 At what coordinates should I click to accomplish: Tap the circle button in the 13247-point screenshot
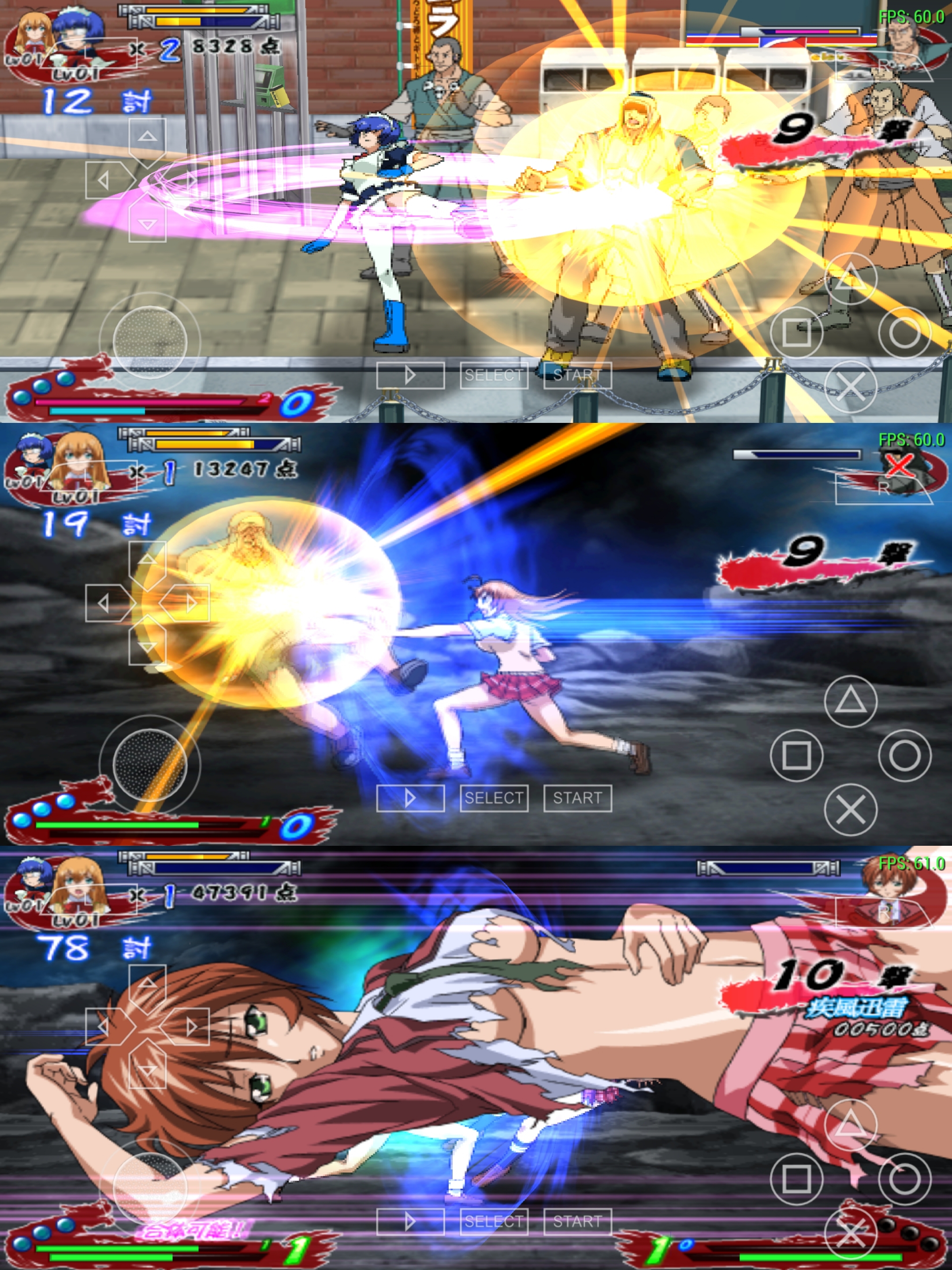pos(904,755)
